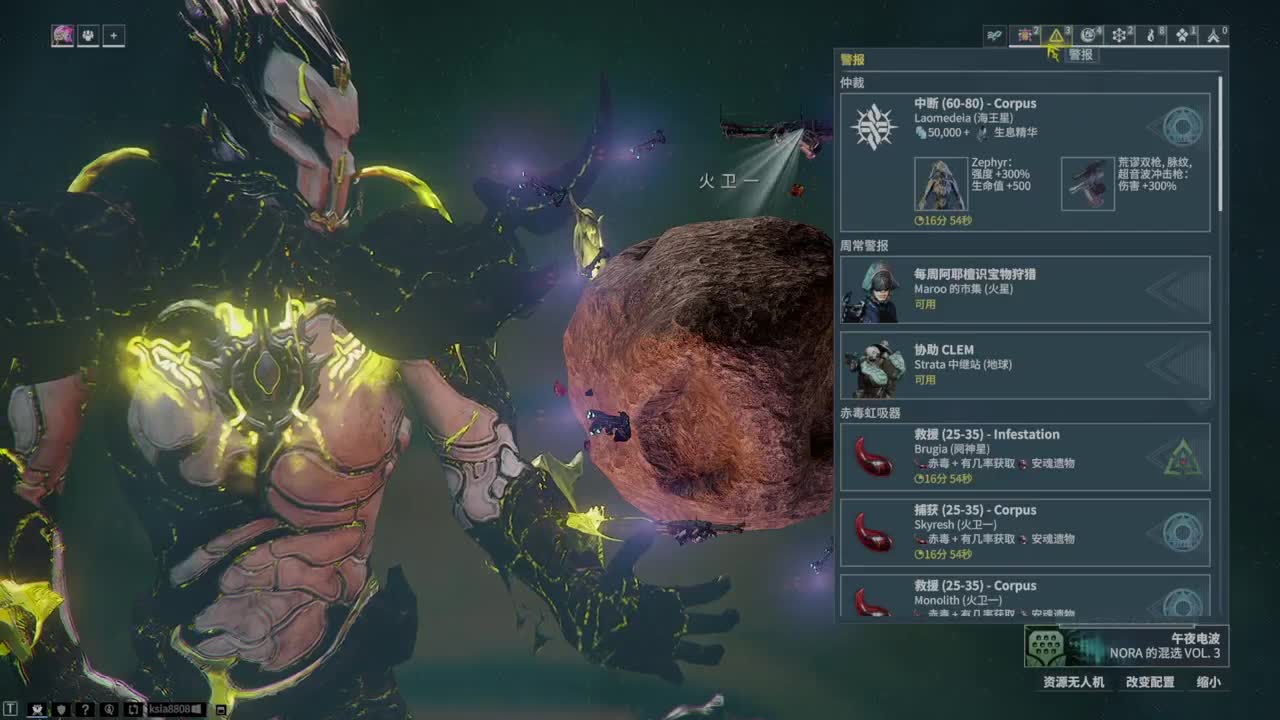Click the 缩小 zoom-out button

1208,682
